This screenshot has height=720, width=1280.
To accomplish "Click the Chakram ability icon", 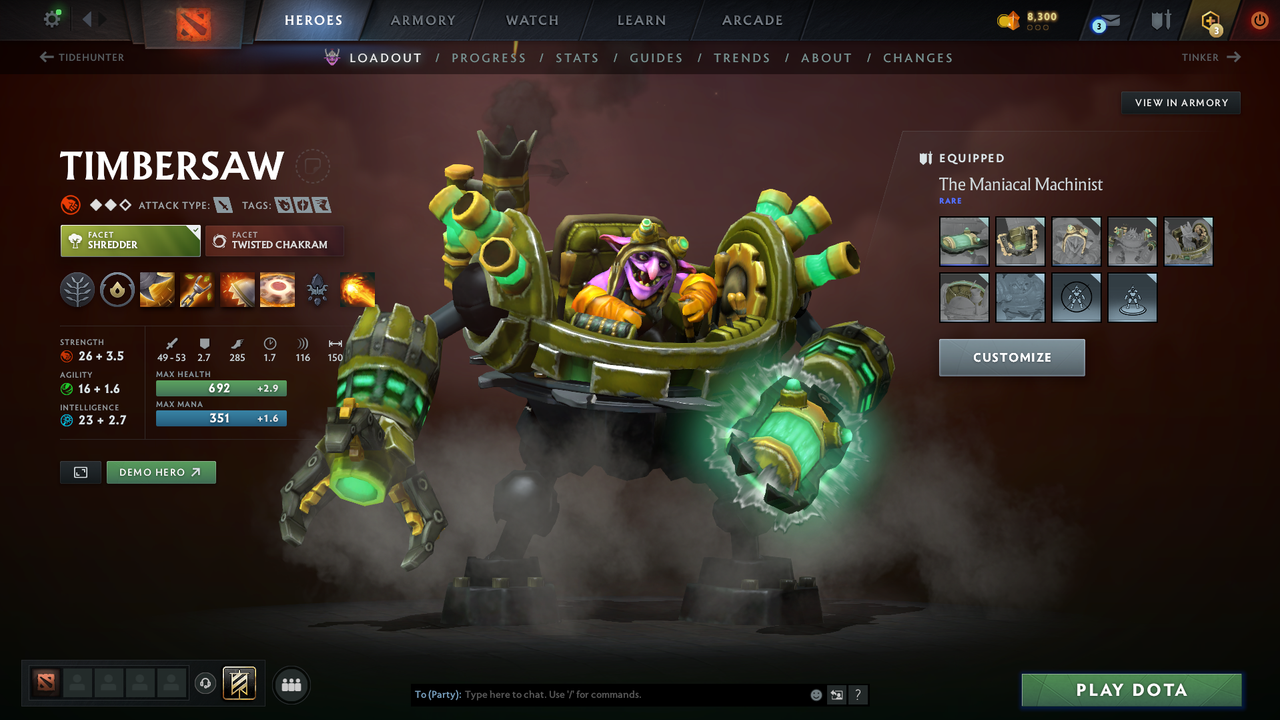I will tap(277, 290).
